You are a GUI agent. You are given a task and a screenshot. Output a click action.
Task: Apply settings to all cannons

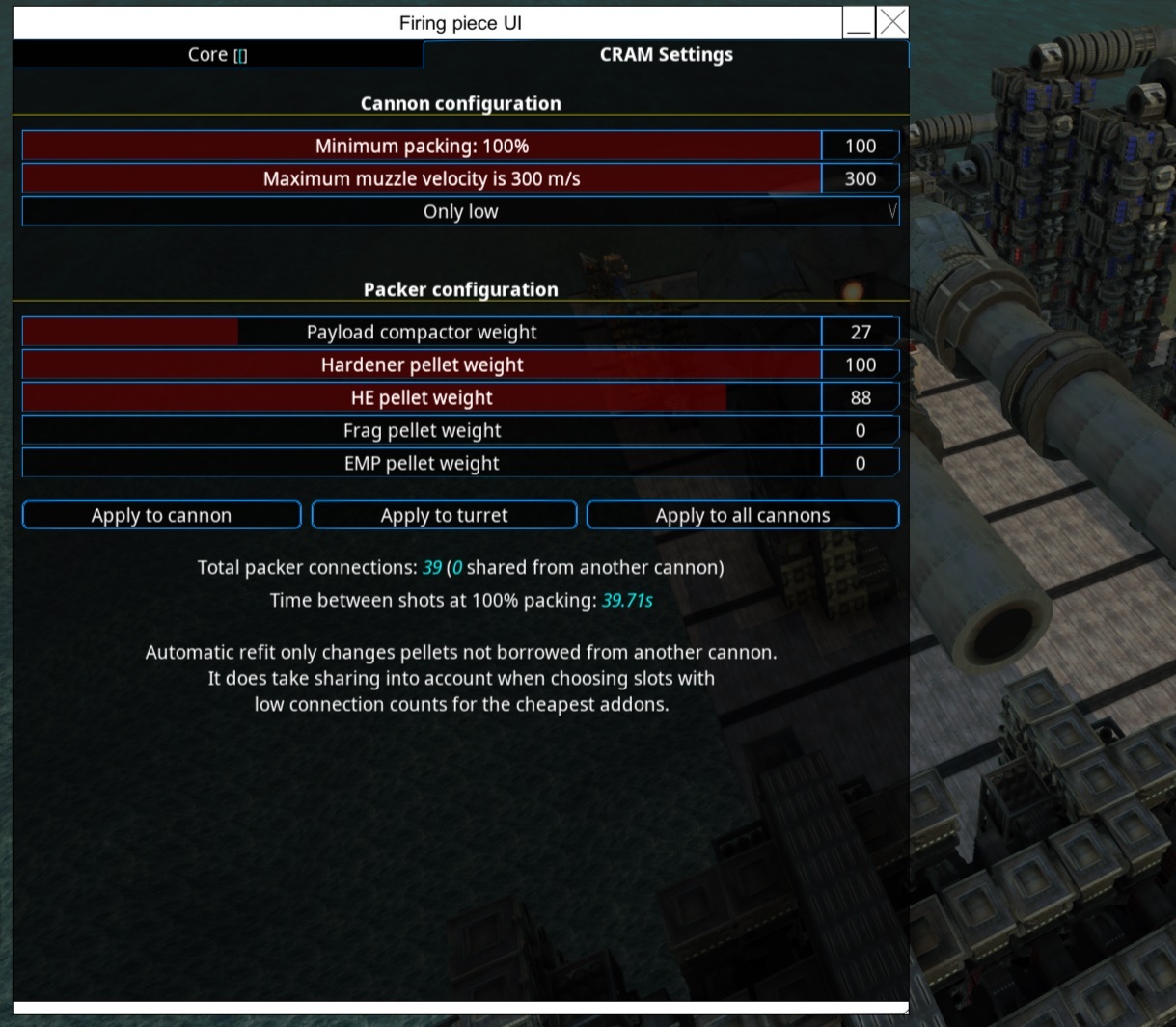pos(743,515)
